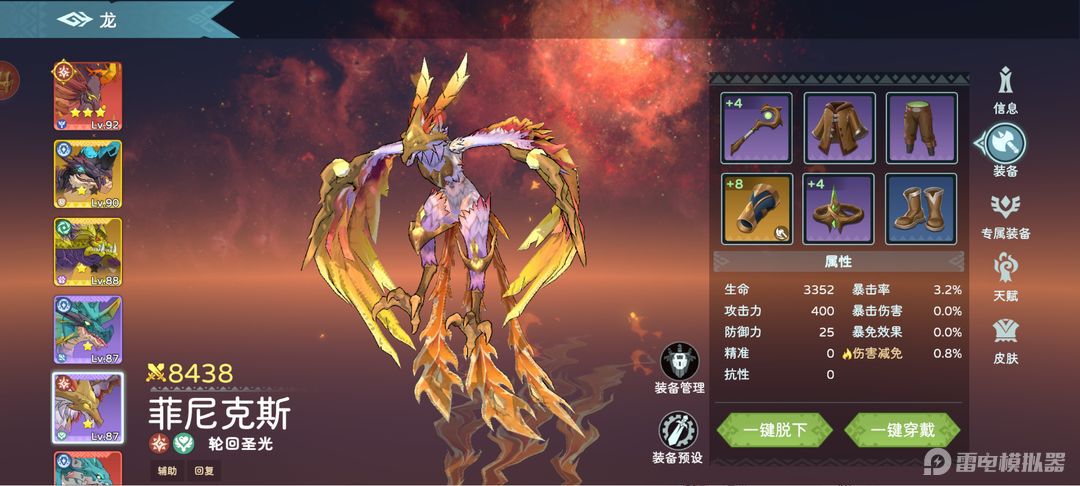Open 装备管理 equipment management
Viewport: 1080px width, 486px height.
679,367
